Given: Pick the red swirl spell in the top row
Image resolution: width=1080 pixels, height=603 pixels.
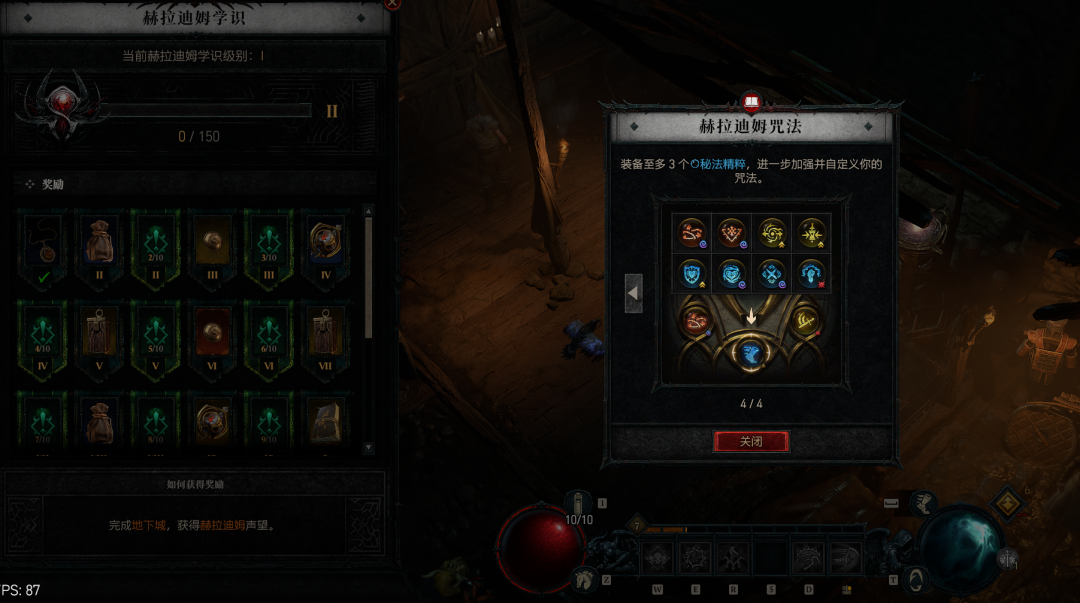Looking at the screenshot, I should coord(691,233).
